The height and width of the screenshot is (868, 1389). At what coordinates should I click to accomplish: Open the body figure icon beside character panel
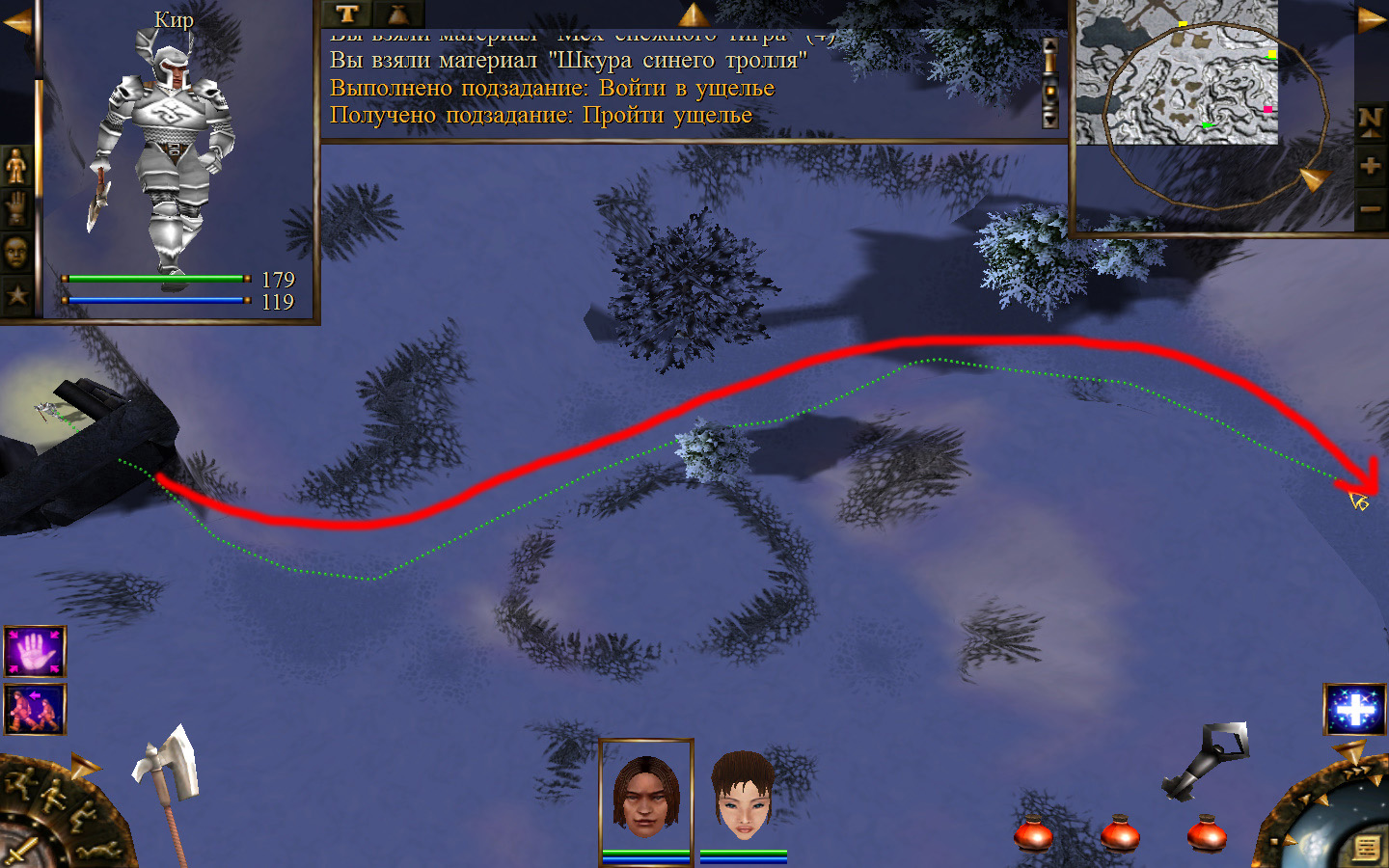coord(16,167)
